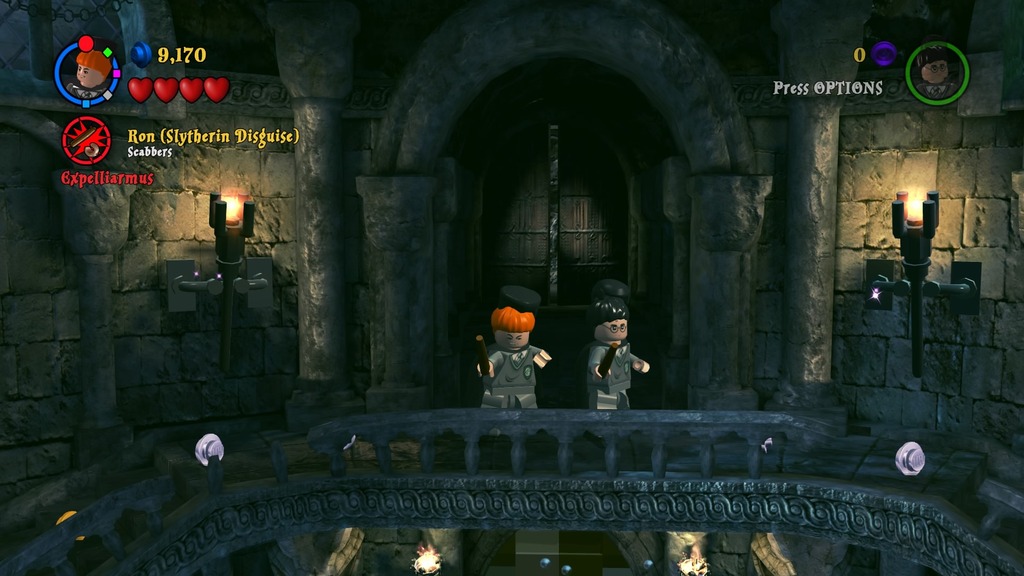Select the second player's portrait
The height and width of the screenshot is (576, 1024).
click(937, 73)
